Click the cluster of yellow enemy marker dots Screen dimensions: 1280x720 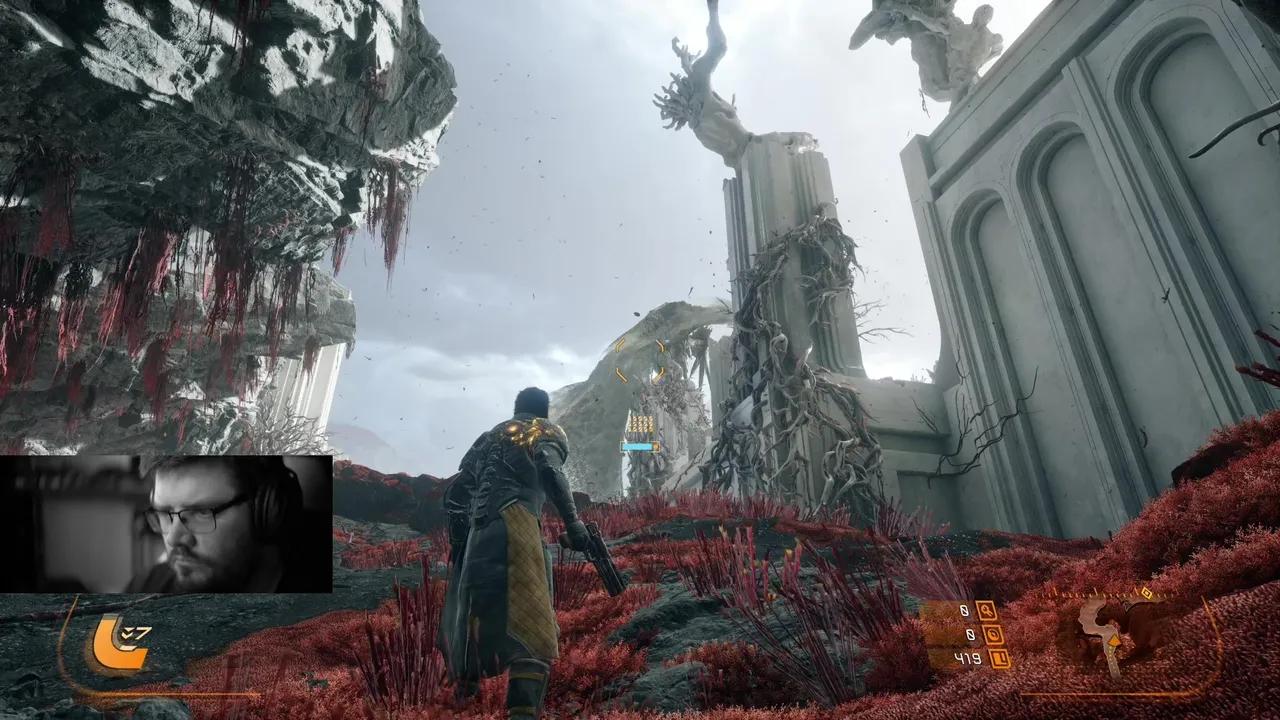[640, 423]
